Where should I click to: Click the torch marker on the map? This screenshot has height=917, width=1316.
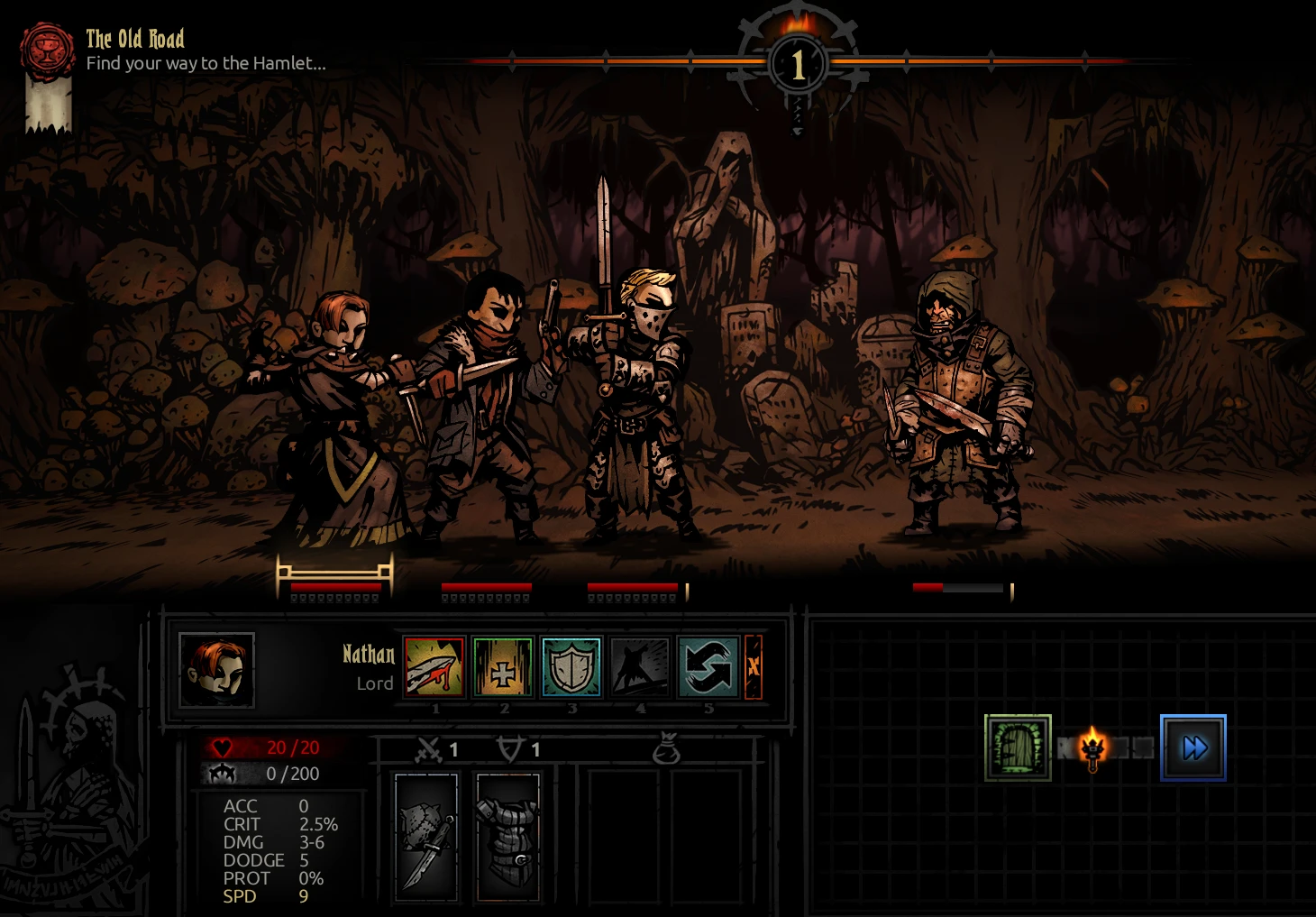pyautogui.click(x=1092, y=748)
